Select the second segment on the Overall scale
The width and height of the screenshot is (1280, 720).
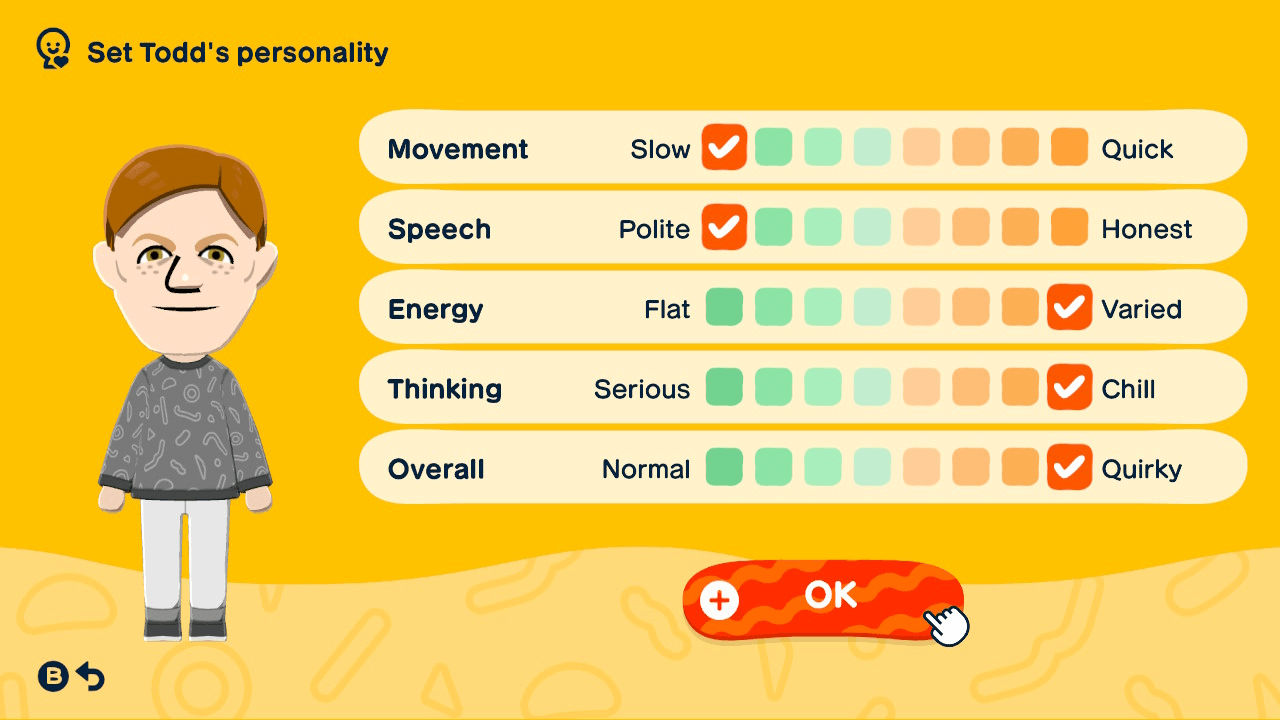[x=774, y=467]
